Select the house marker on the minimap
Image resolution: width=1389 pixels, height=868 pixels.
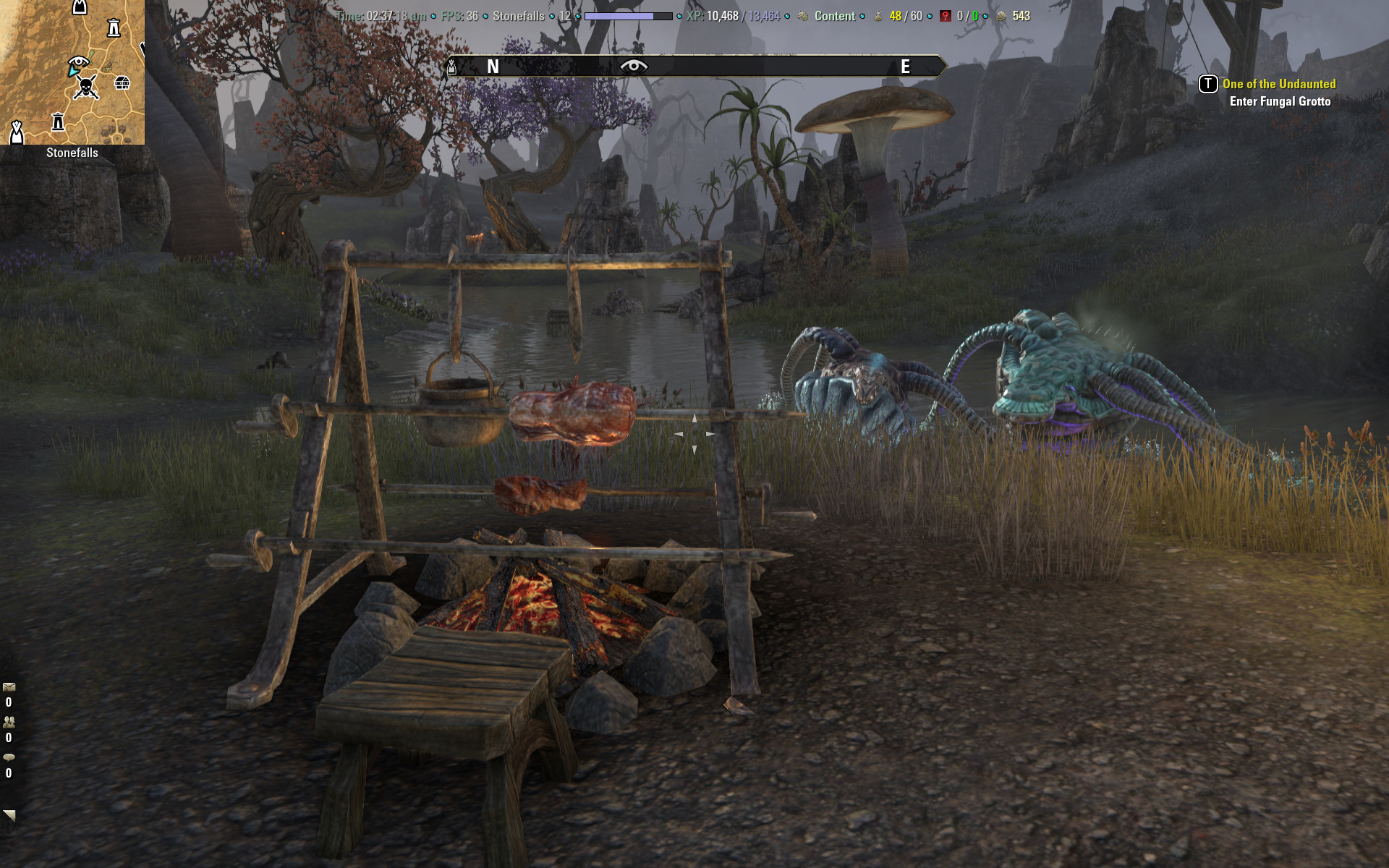pyautogui.click(x=122, y=83)
